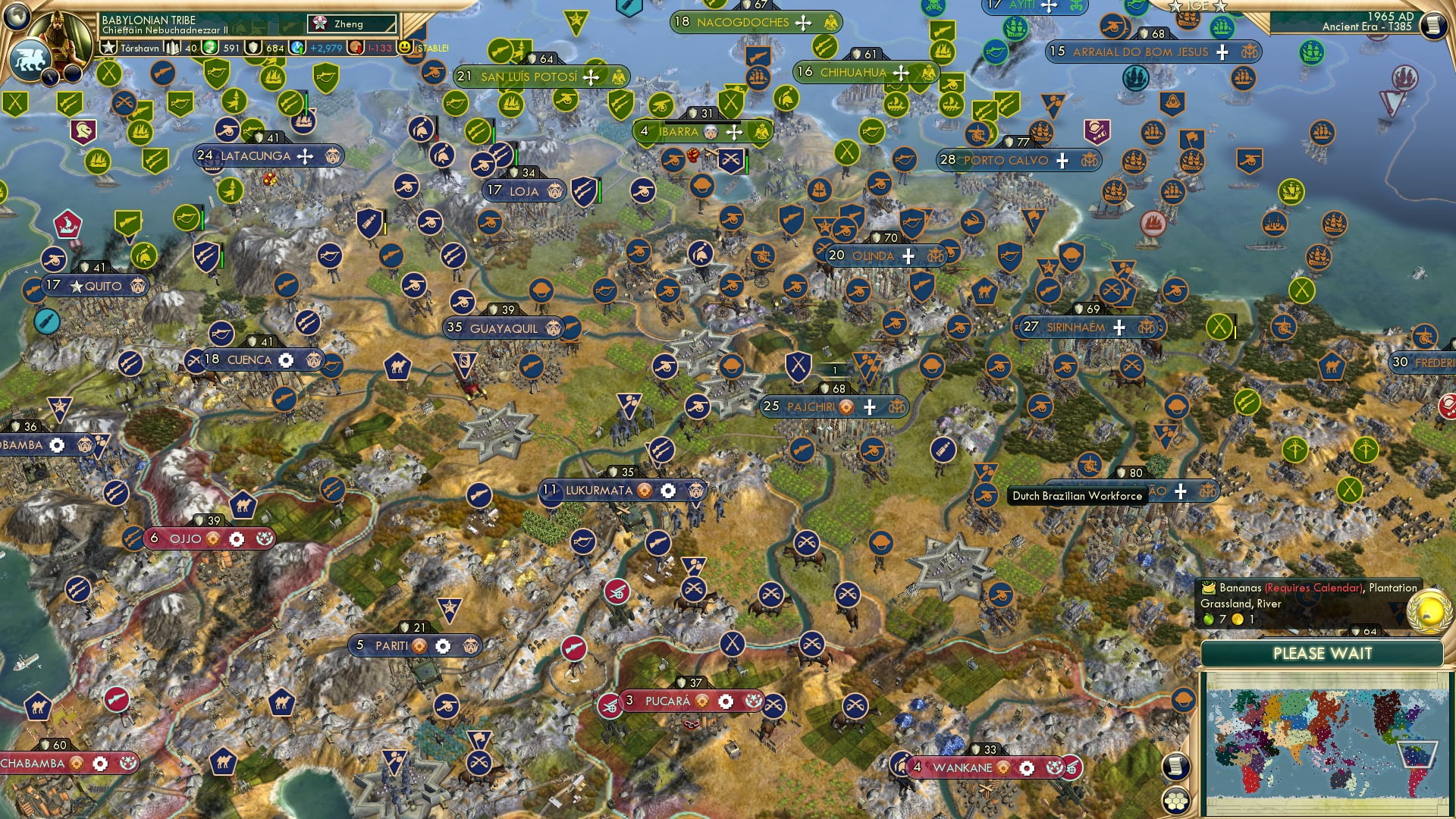Click the happiness STABLE smiley icon

click(405, 47)
